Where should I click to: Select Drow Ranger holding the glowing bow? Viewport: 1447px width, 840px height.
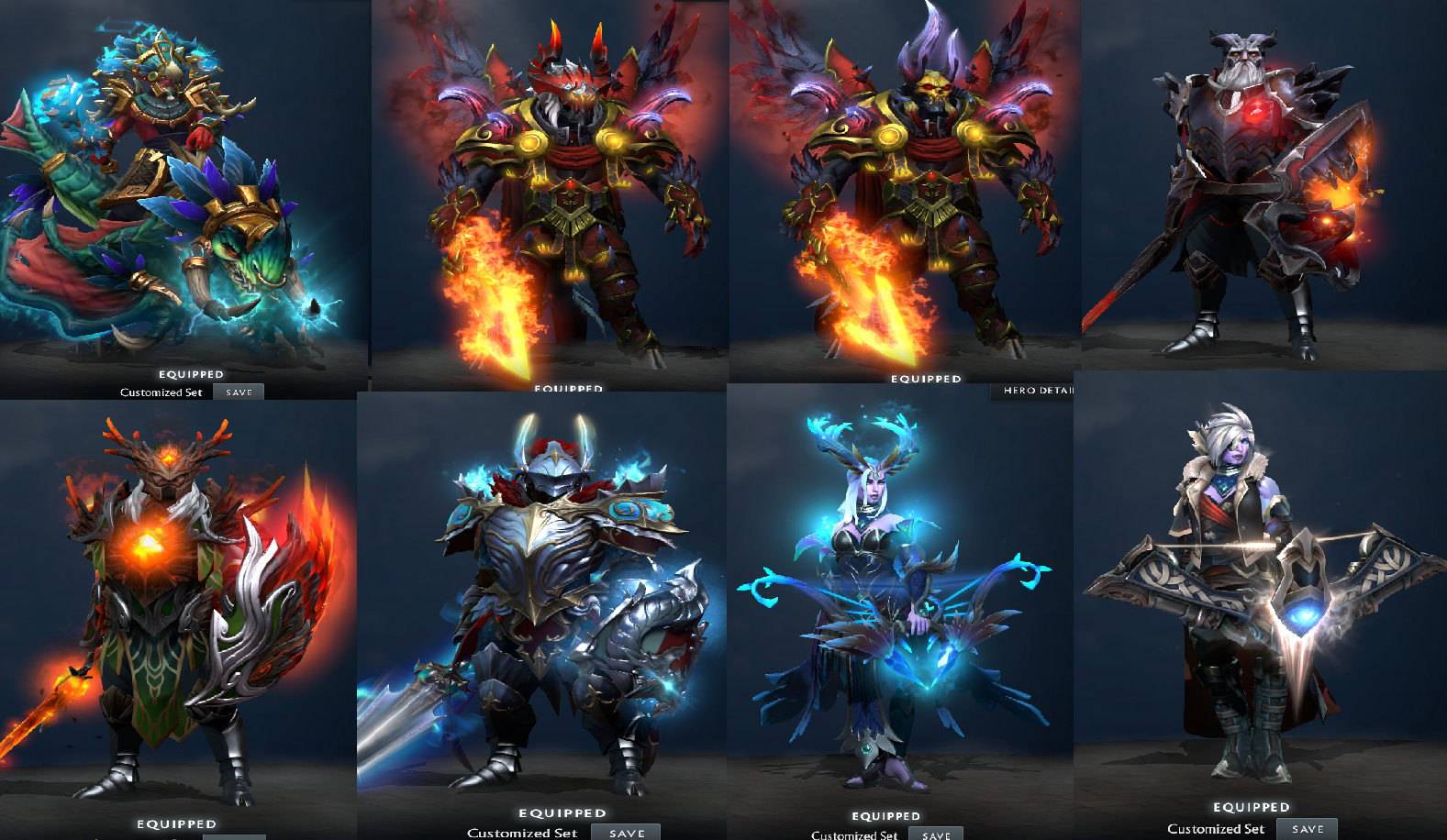point(1248,596)
